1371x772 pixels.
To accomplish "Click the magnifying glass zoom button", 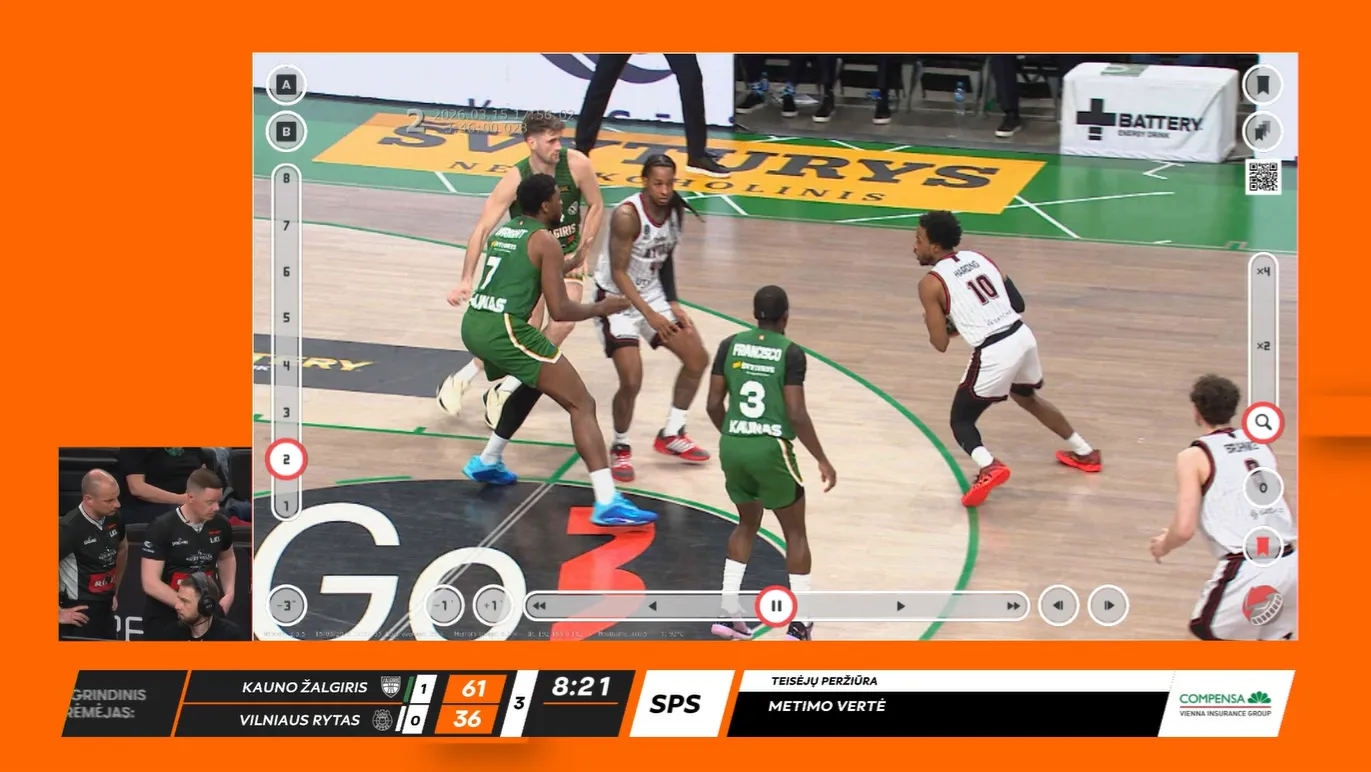I will pos(1263,423).
